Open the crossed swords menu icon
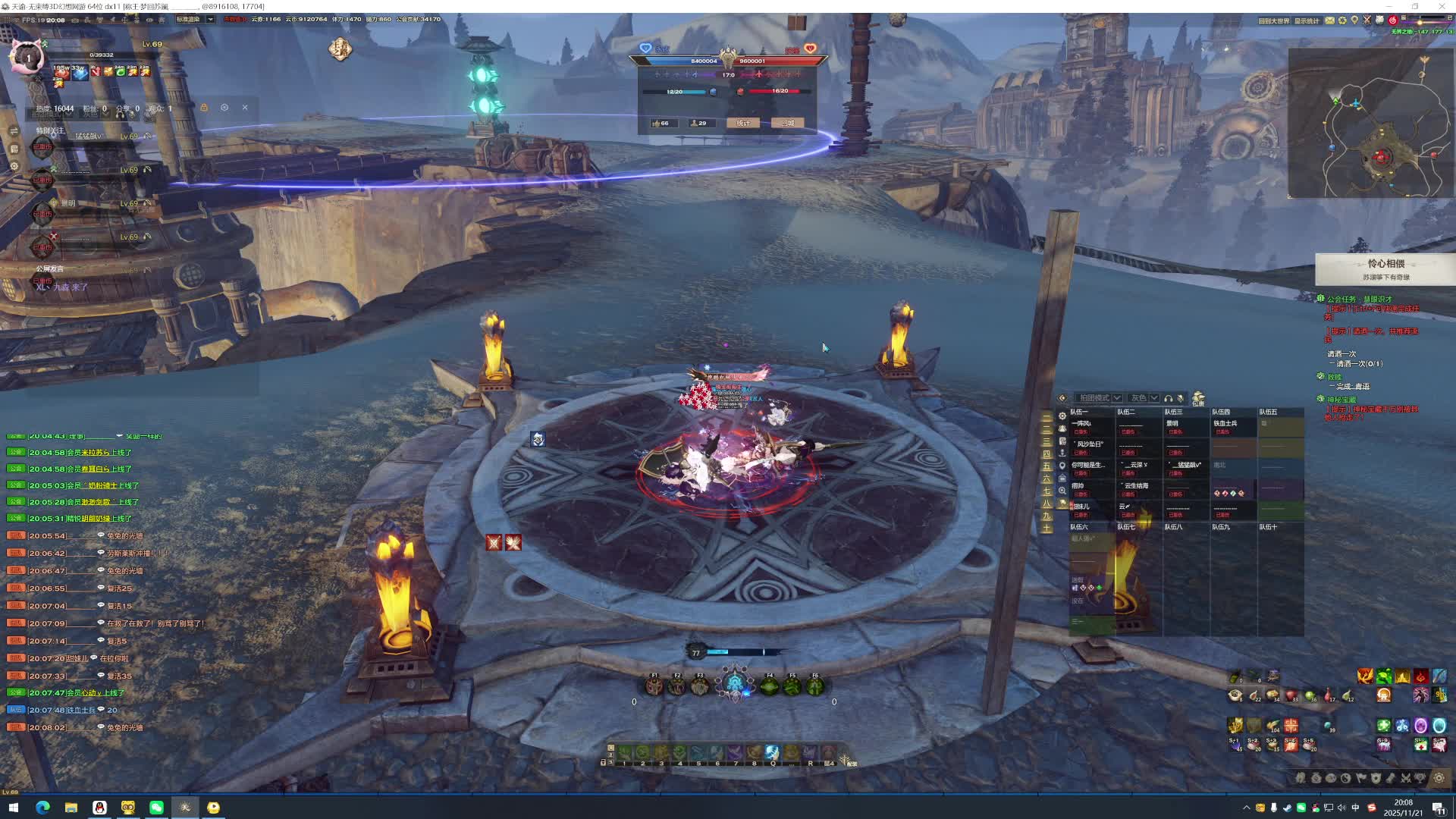The image size is (1456, 819). tap(1405, 778)
